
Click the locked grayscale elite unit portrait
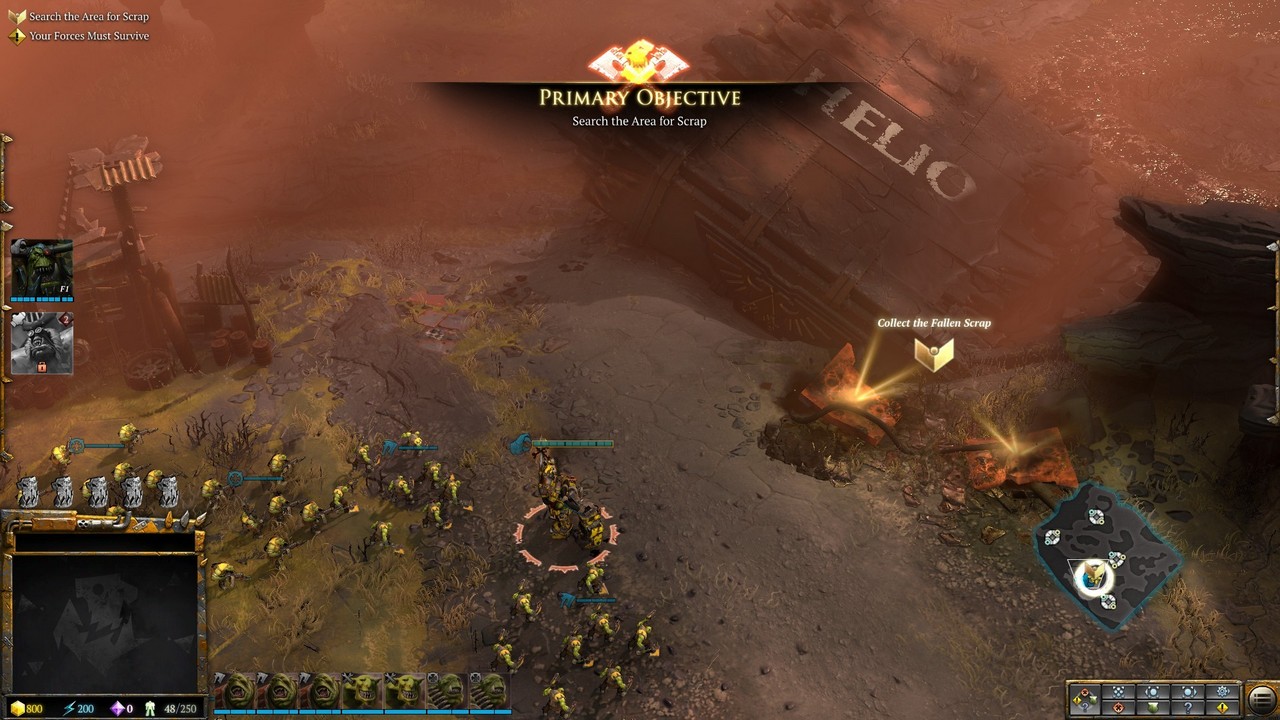click(41, 343)
